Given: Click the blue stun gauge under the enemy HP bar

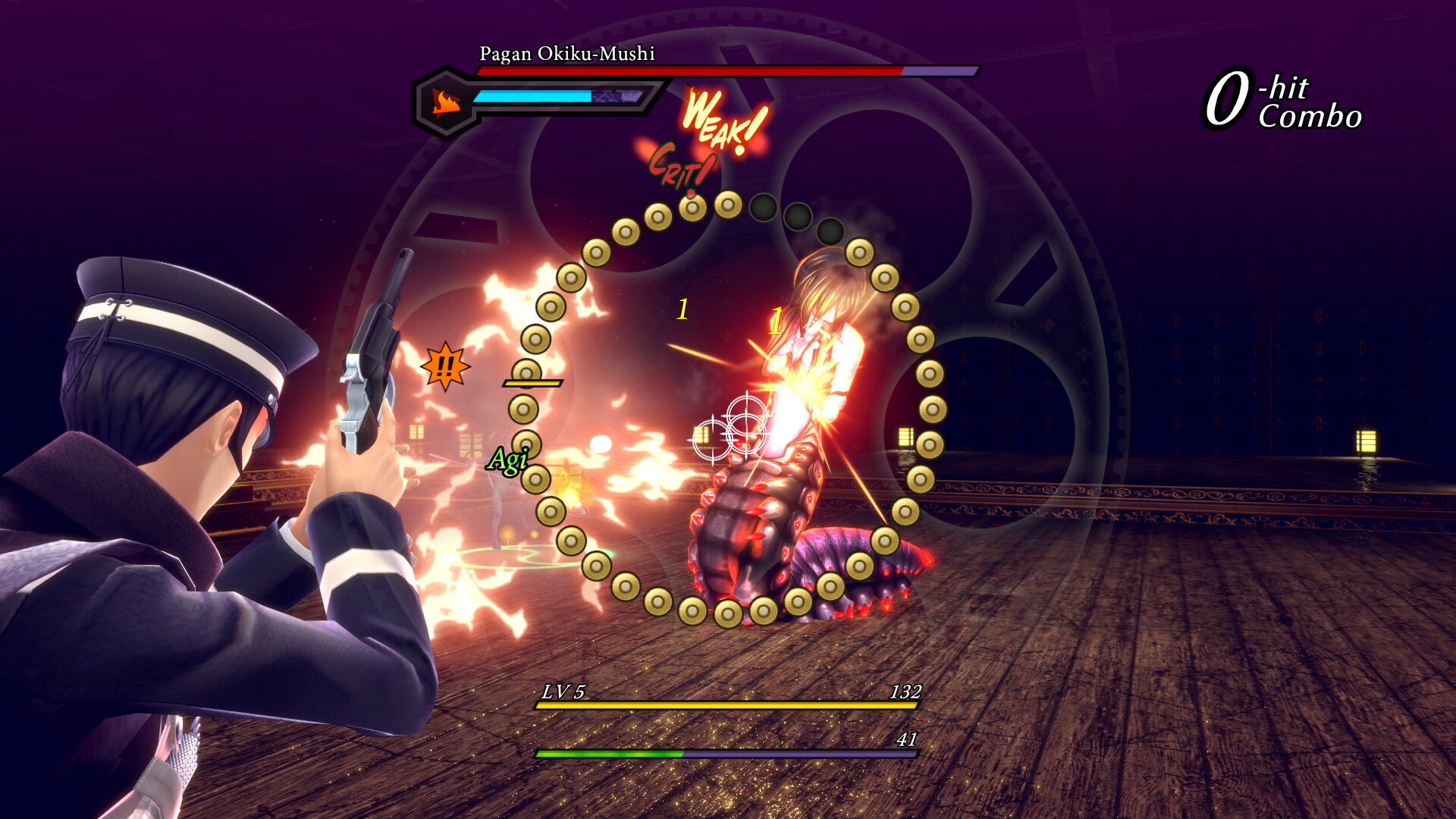Looking at the screenshot, I should pyautogui.click(x=531, y=96).
